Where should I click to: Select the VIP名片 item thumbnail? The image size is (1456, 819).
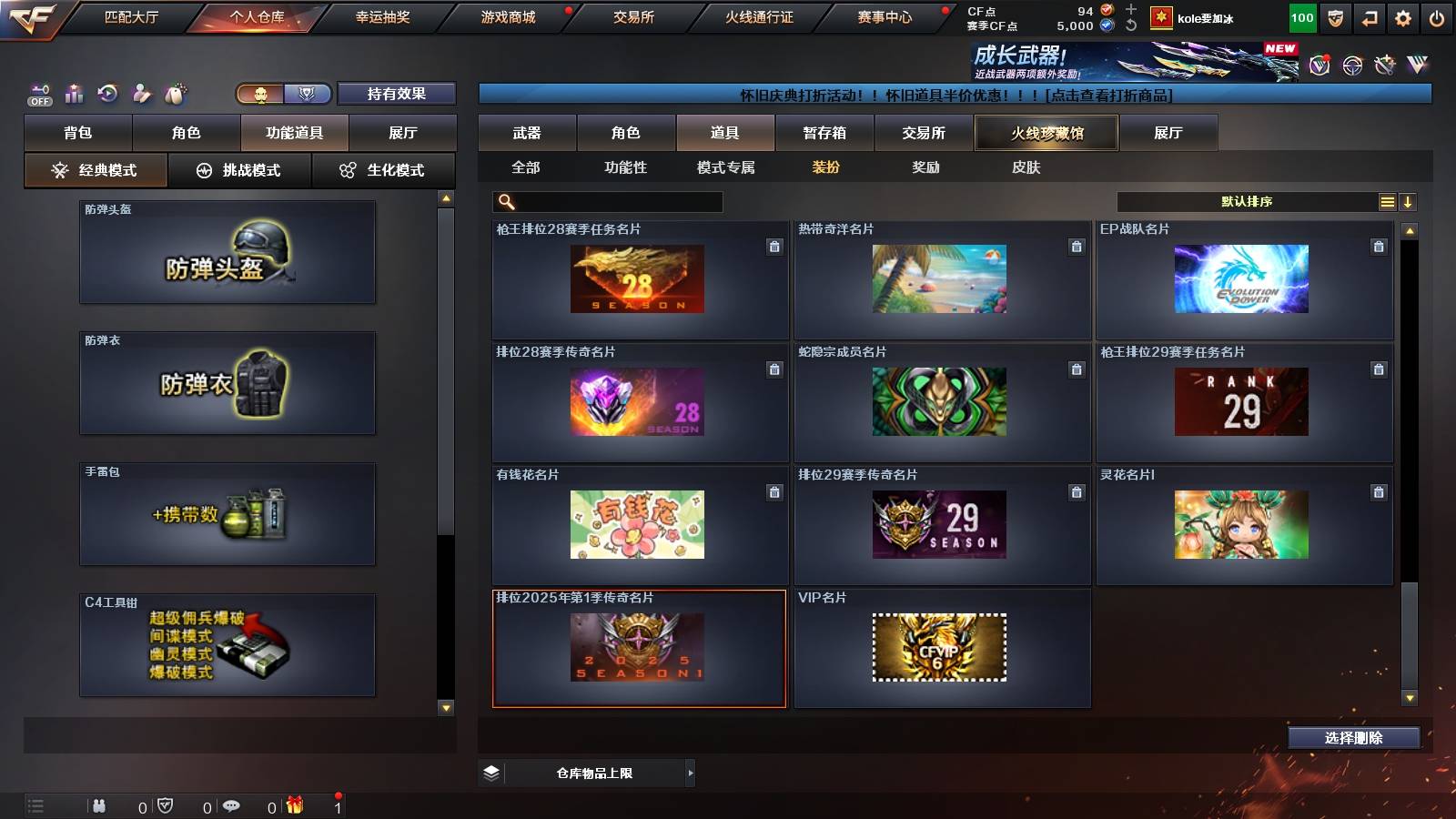point(942,648)
